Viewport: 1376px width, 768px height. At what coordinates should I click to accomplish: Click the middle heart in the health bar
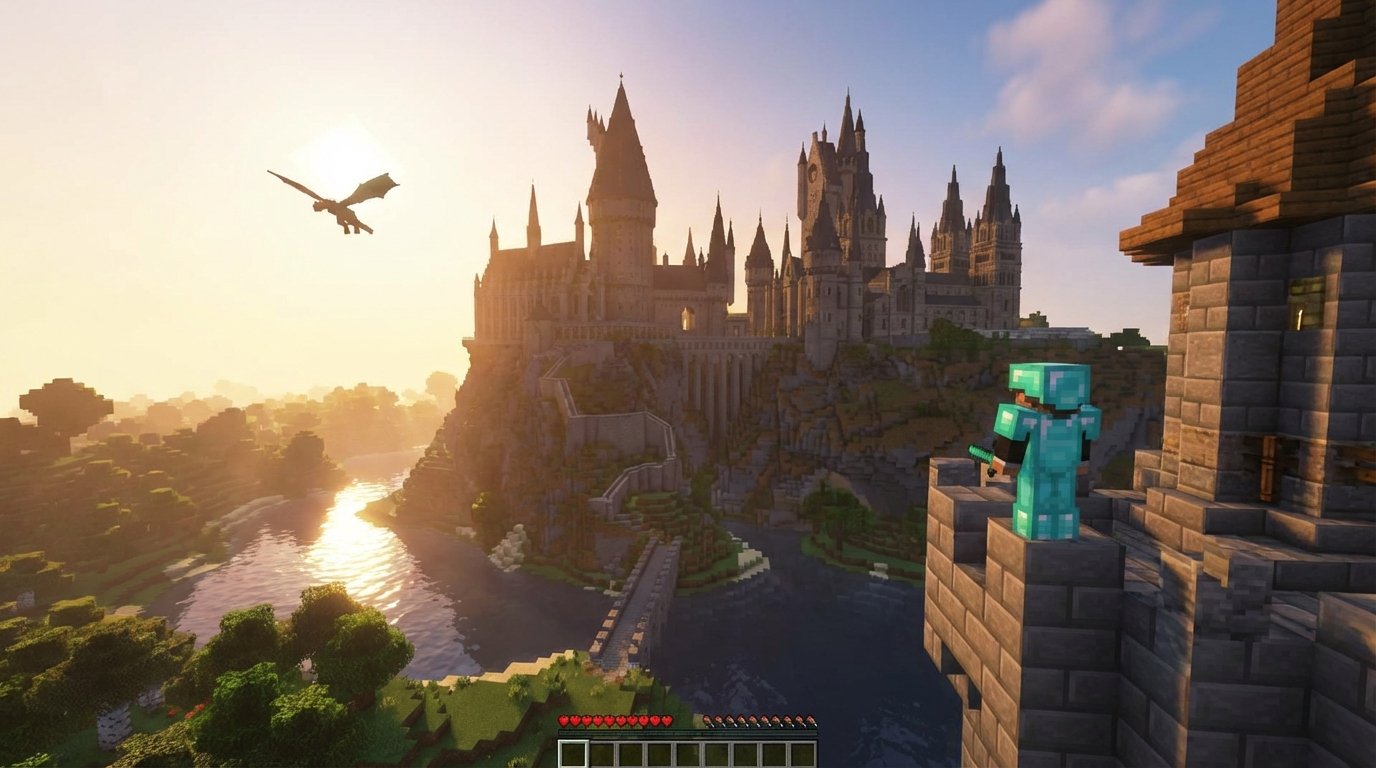click(x=615, y=721)
